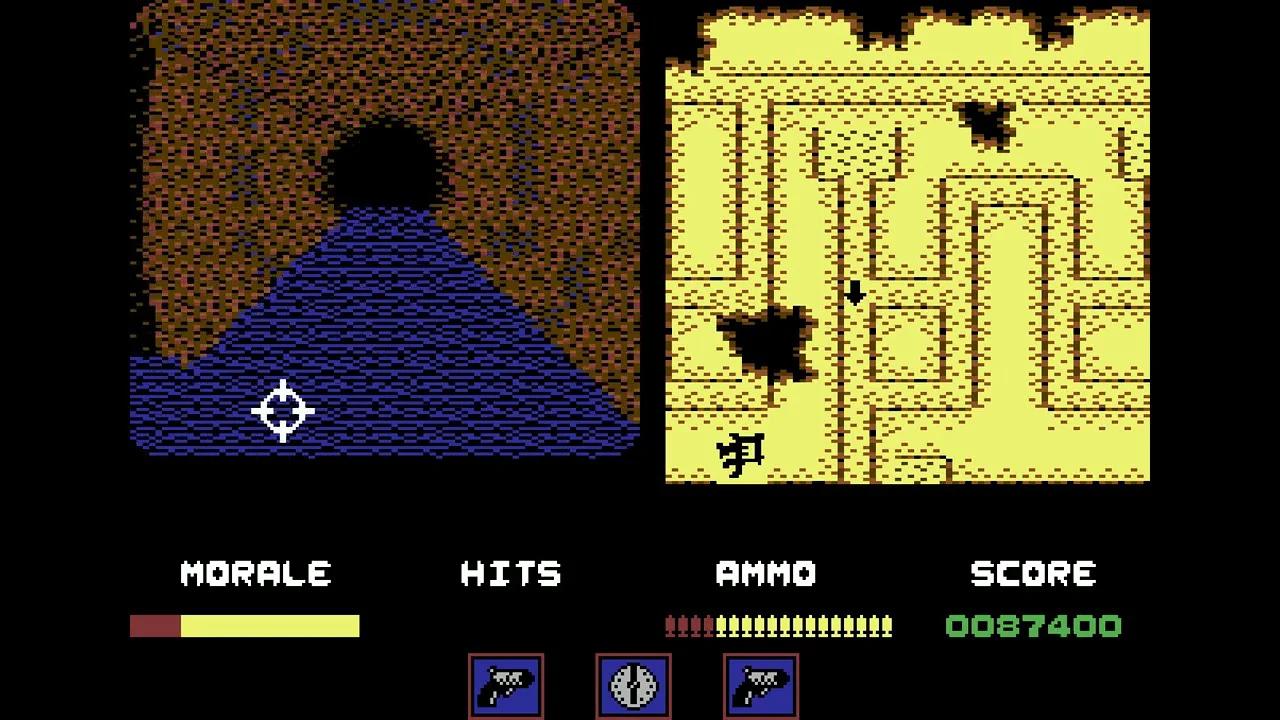Click the HITS label

click(x=511, y=573)
